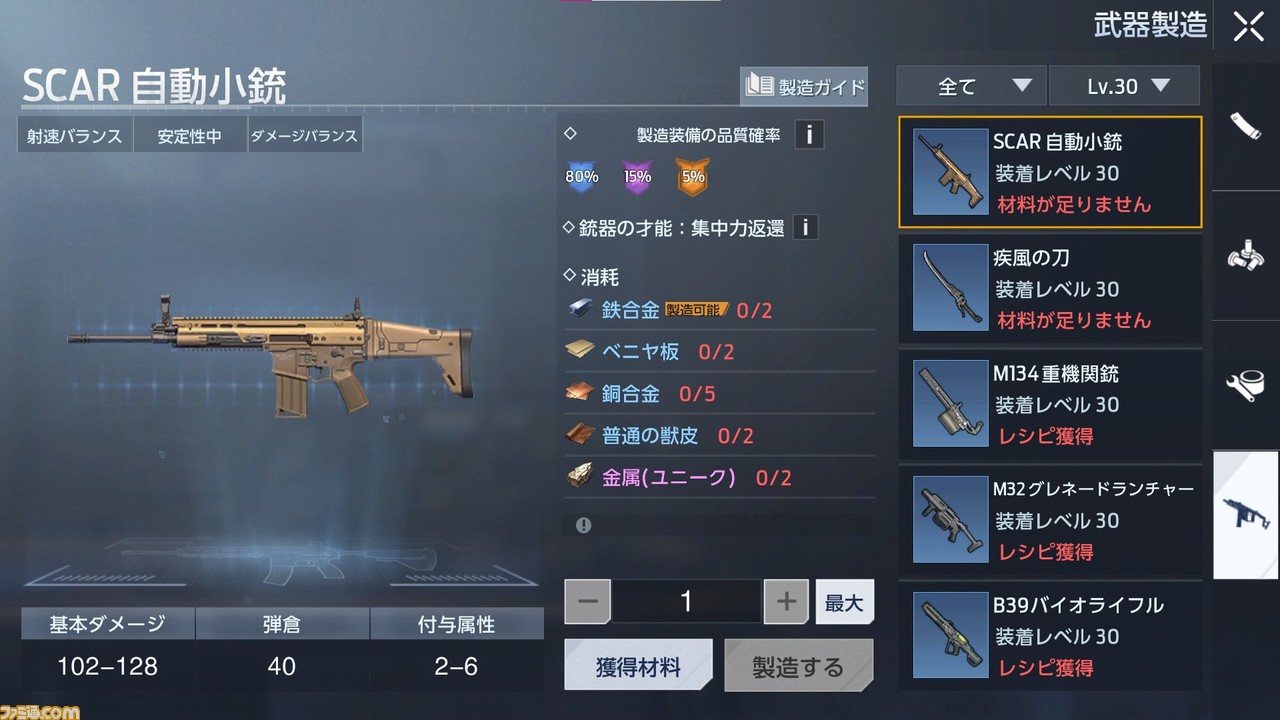
Task: Click the blue 80% quality badge
Action: pos(582,176)
